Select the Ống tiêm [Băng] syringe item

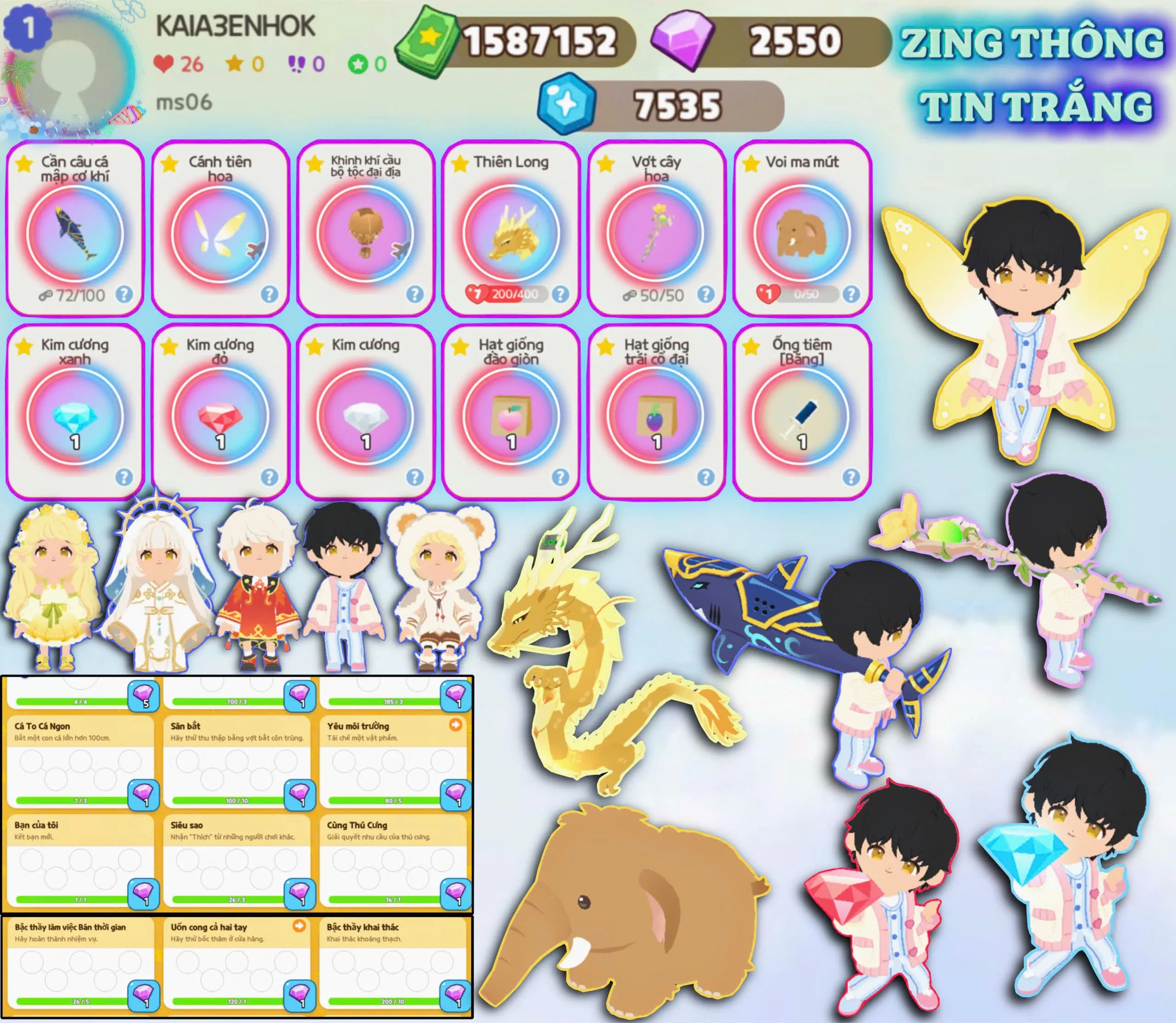(802, 414)
